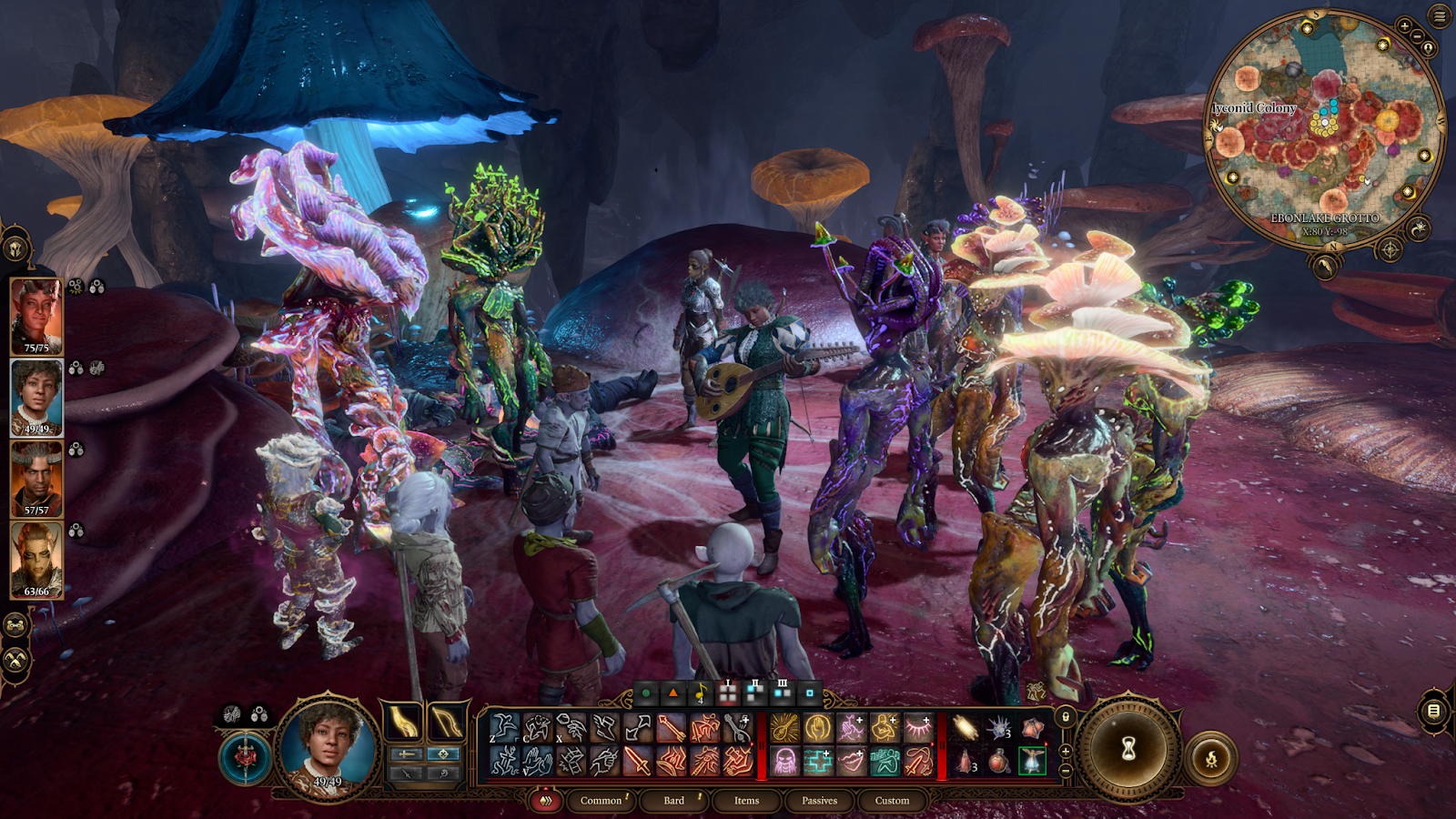Switch to the Common hotbar tab

tap(601, 801)
